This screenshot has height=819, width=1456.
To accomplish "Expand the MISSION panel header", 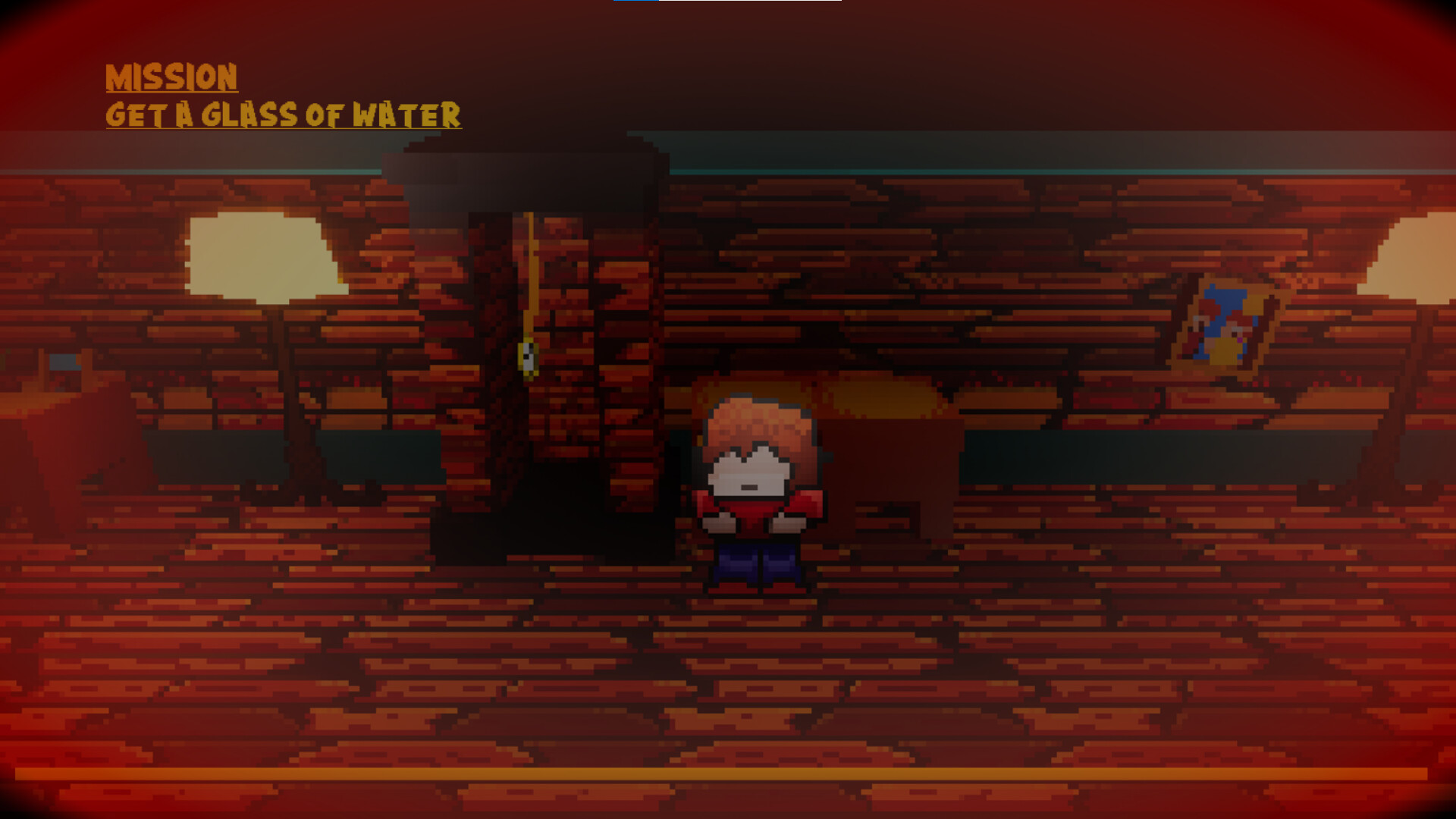I will click(x=173, y=76).
